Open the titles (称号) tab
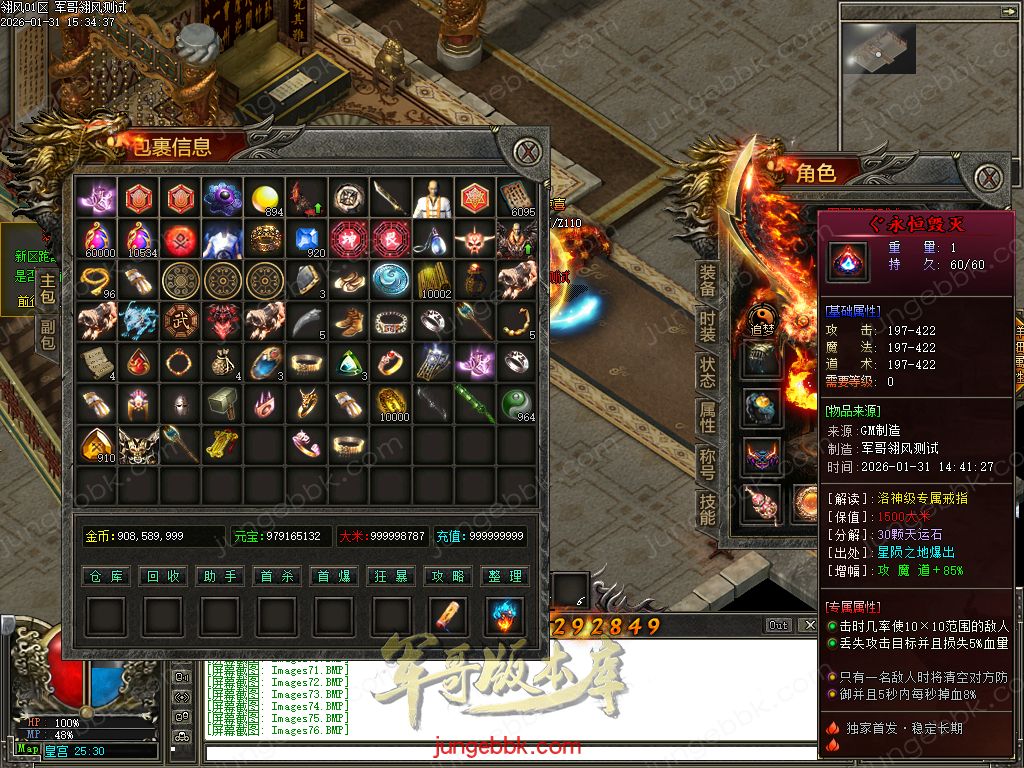Viewport: 1024px width, 768px height. coord(707,464)
